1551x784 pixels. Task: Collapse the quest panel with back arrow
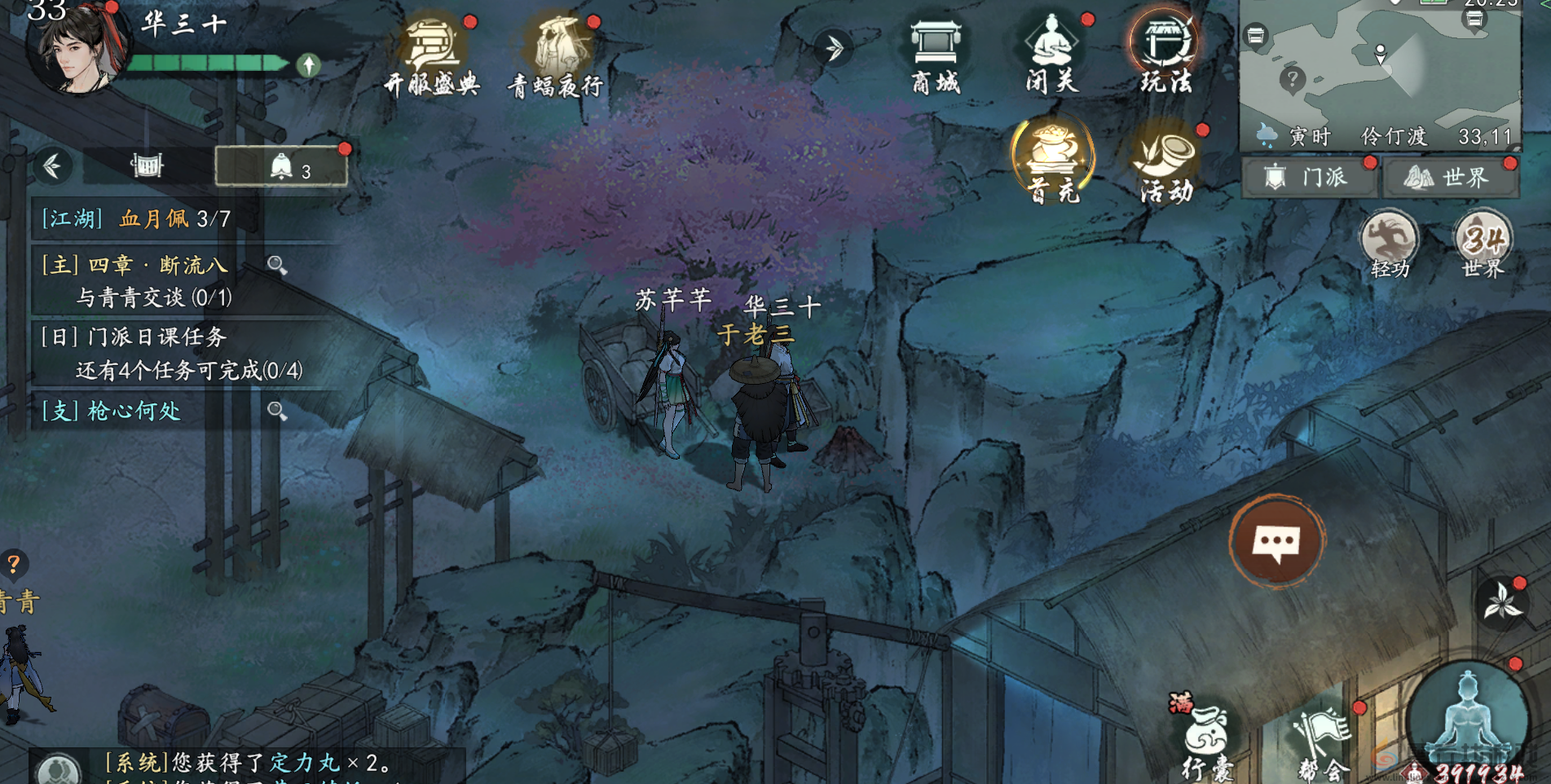click(53, 166)
